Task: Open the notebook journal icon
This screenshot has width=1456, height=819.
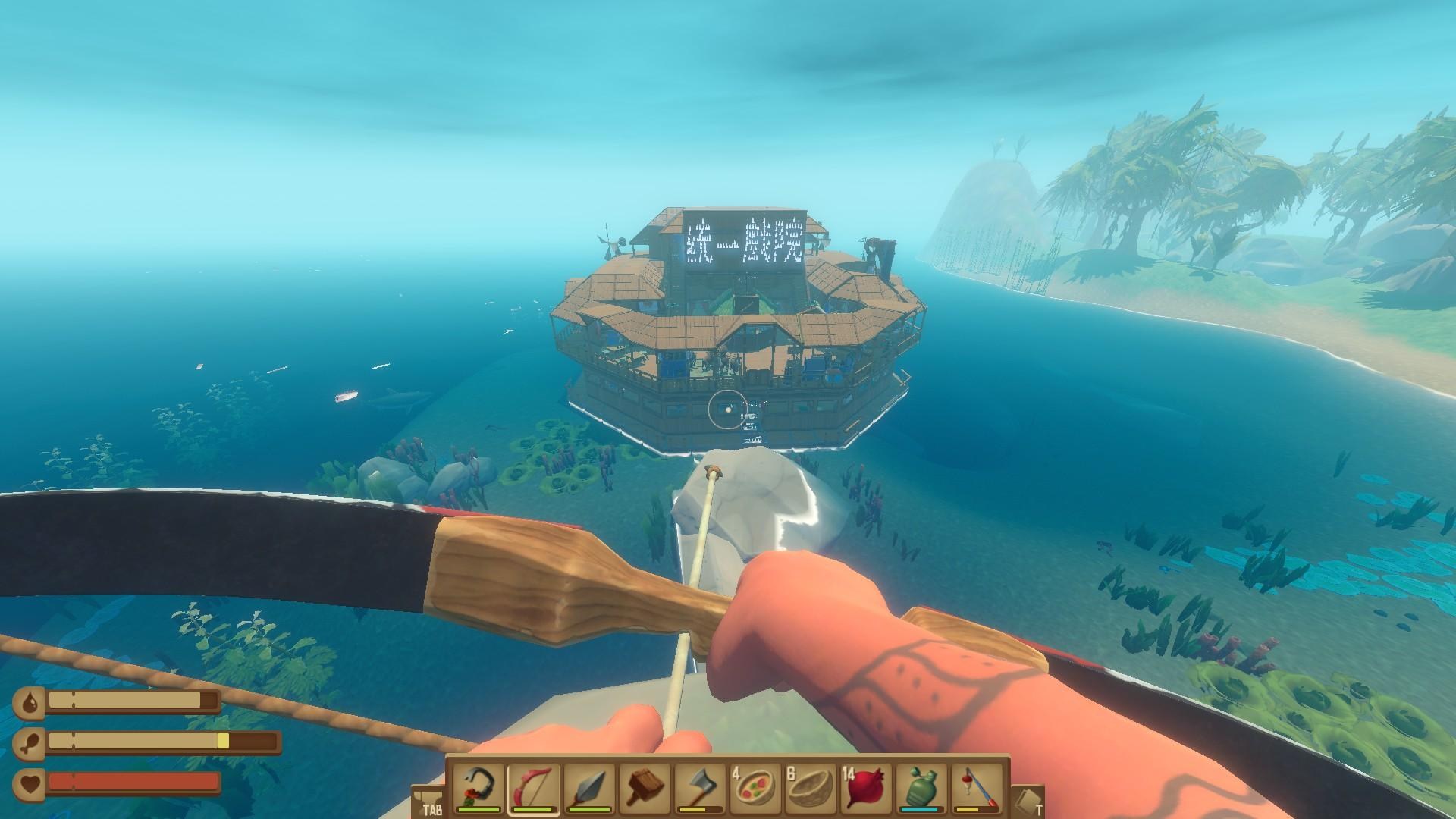Action: (1028, 801)
